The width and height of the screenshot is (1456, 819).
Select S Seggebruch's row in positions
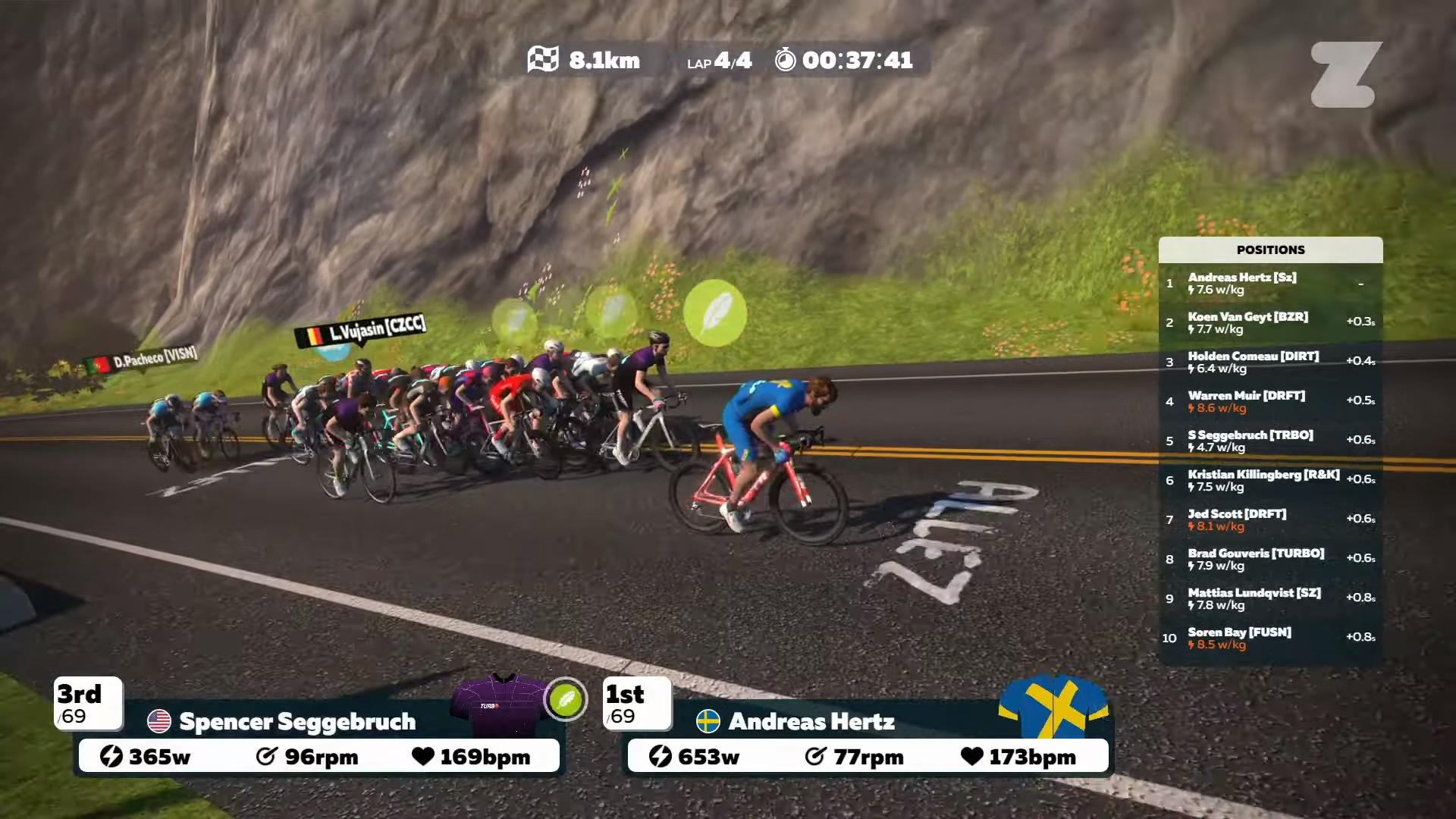coord(1270,441)
